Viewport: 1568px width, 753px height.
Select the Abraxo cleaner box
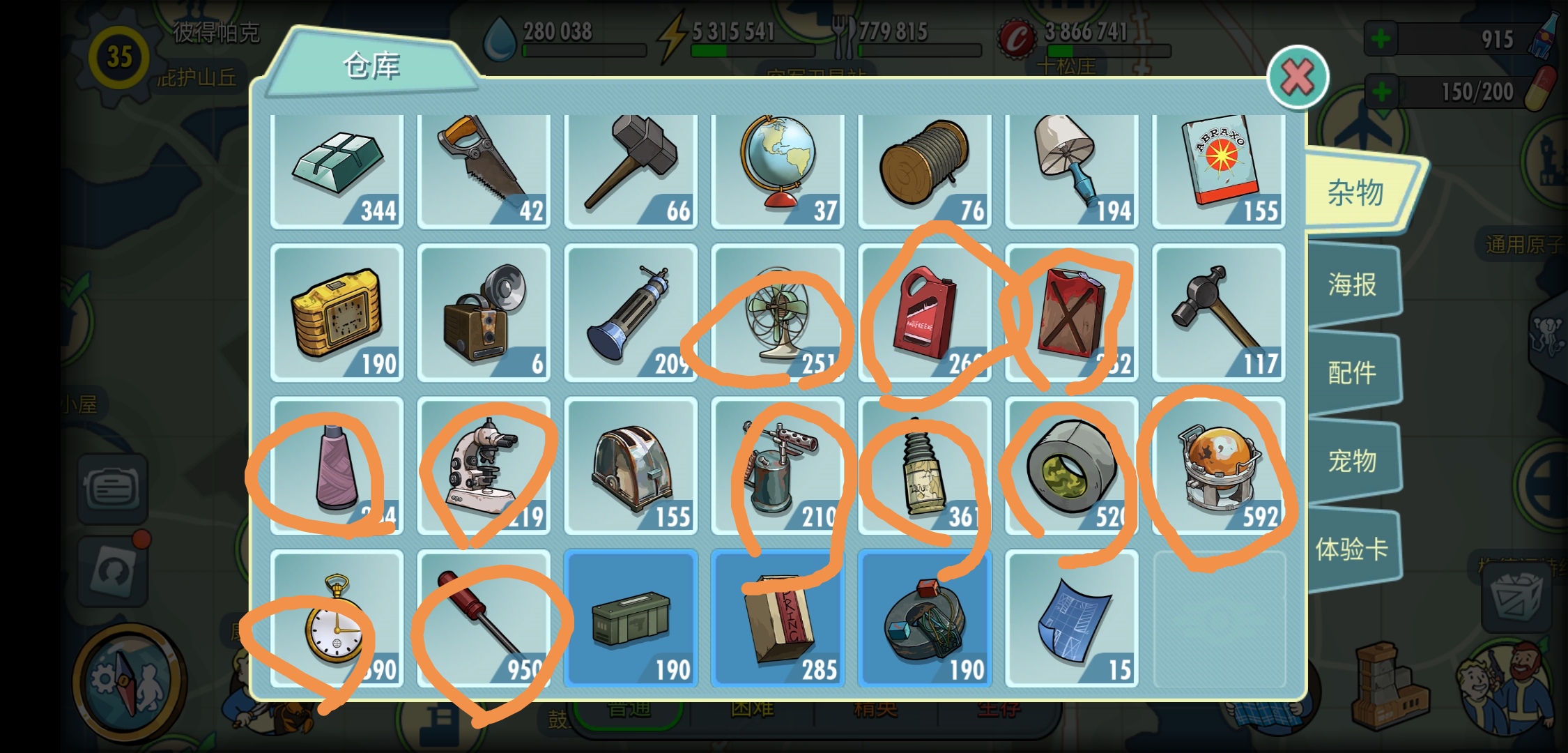1219,169
